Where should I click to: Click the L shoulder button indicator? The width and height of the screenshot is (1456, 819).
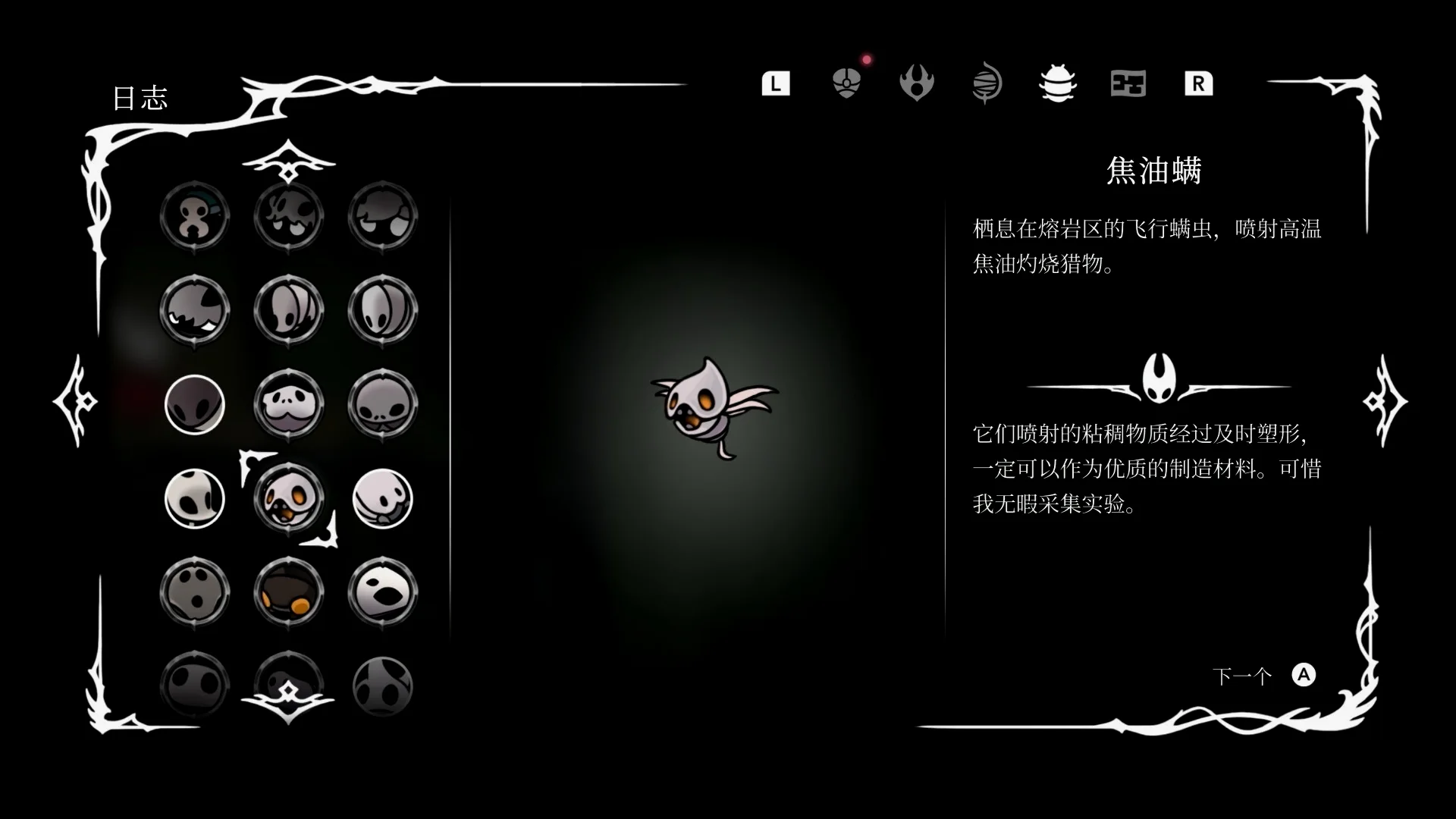[775, 83]
